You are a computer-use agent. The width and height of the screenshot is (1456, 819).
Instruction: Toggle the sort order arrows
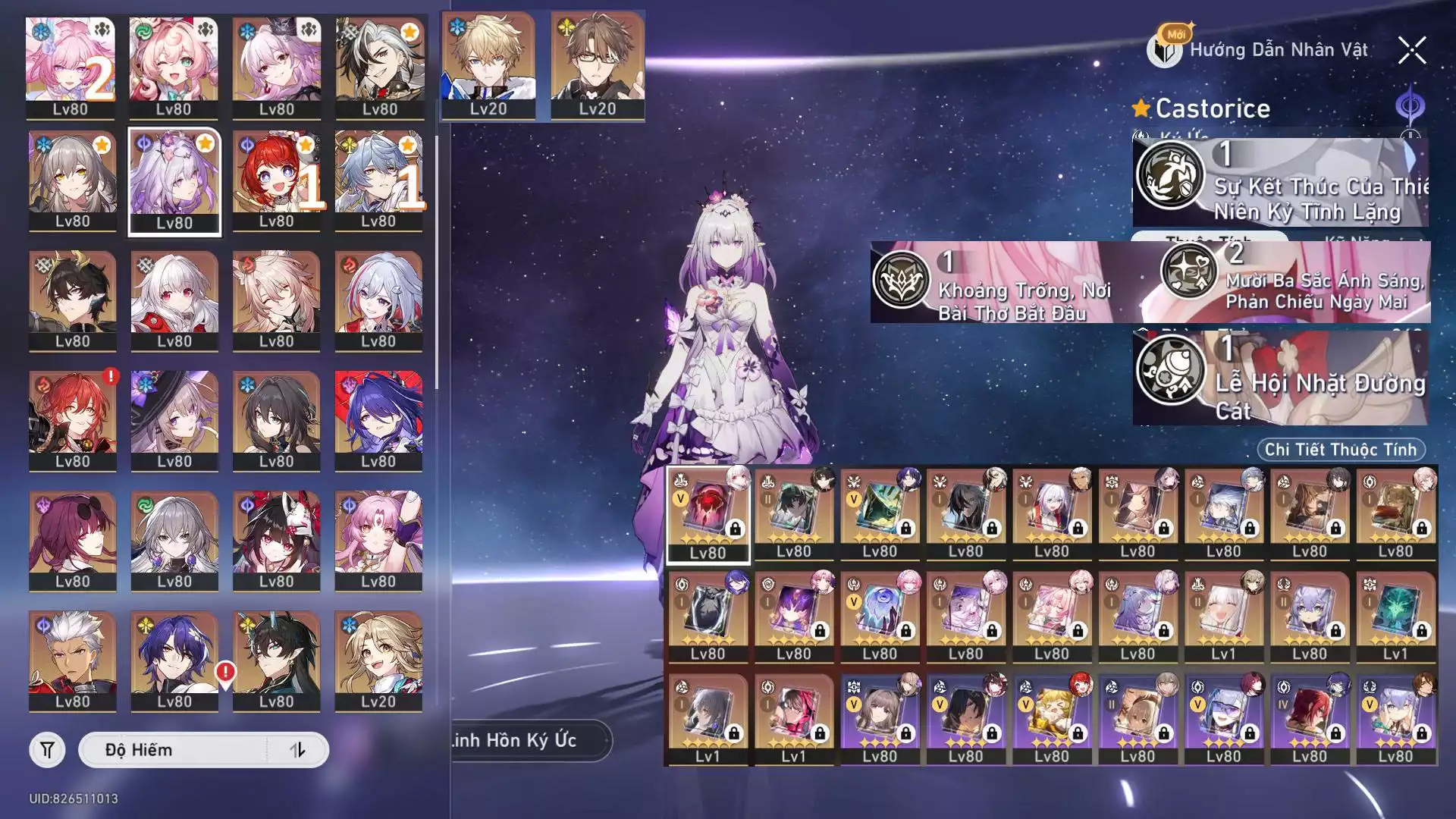click(x=297, y=750)
